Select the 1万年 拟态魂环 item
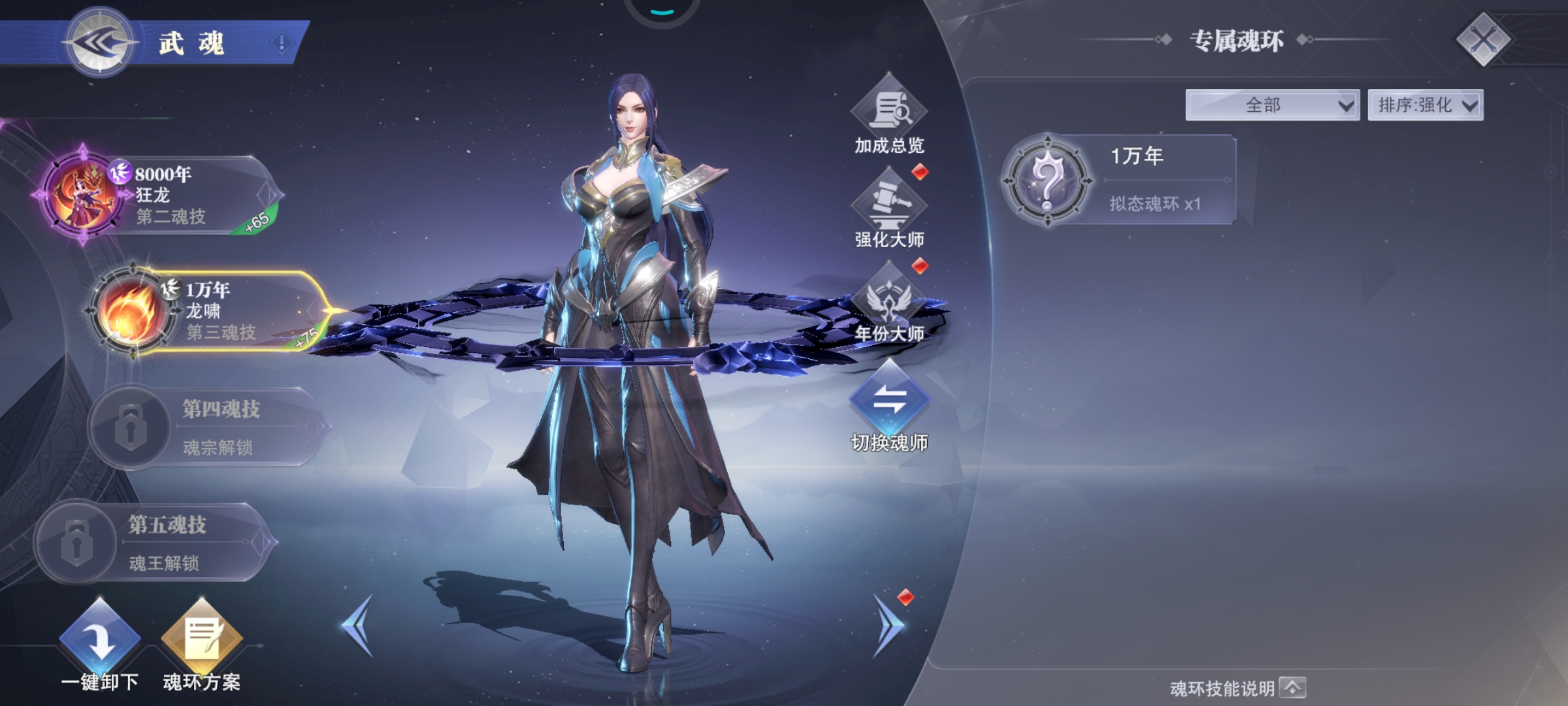This screenshot has height=706, width=1568. point(1119,180)
